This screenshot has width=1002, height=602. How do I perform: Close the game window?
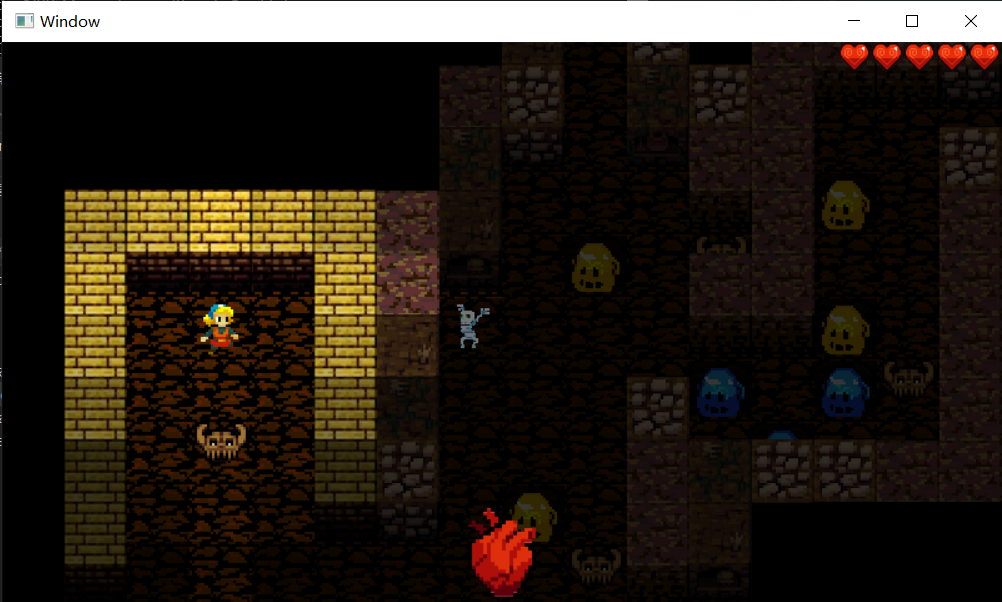(970, 21)
